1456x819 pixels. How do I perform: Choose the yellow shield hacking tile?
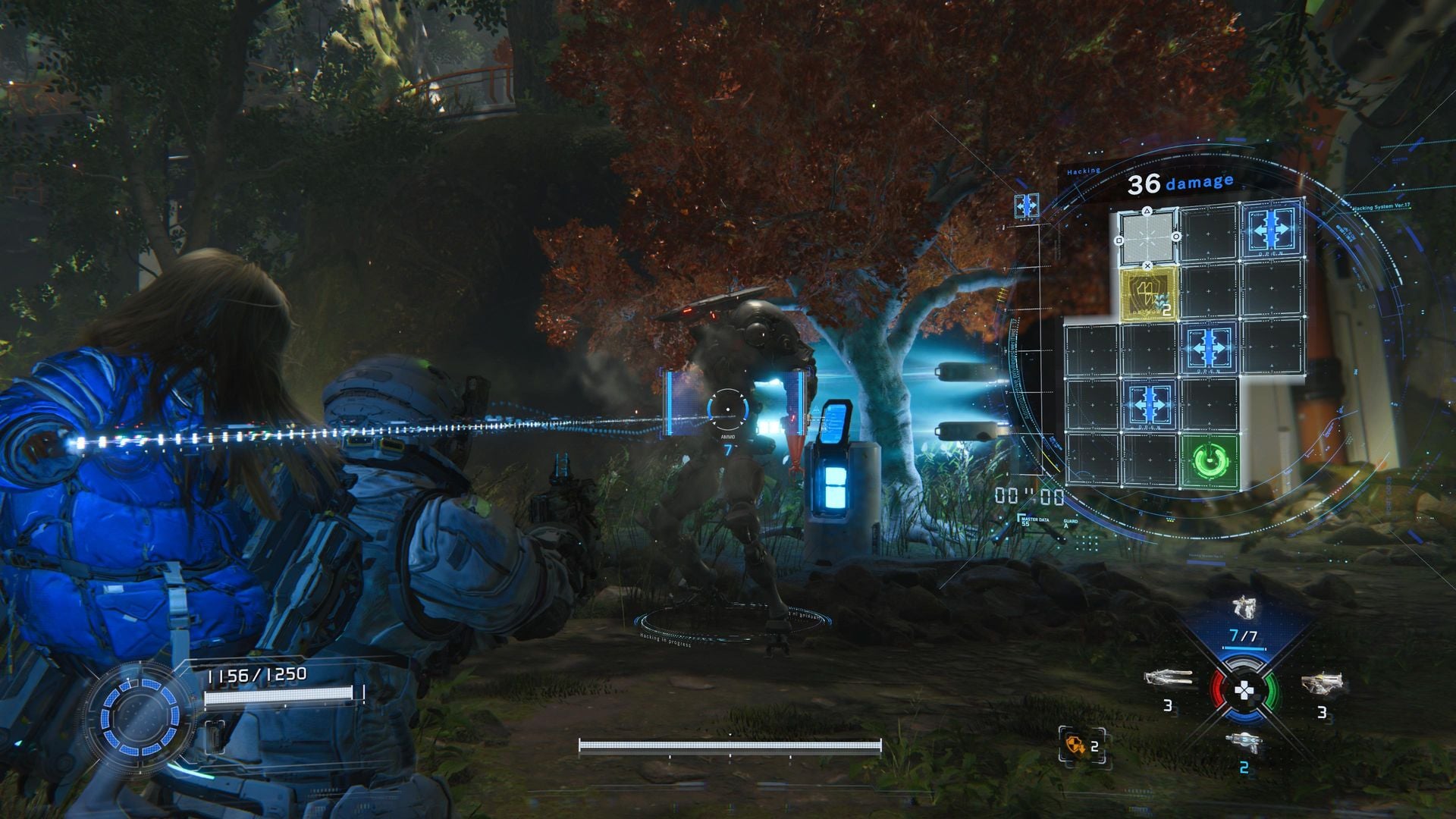(1148, 293)
